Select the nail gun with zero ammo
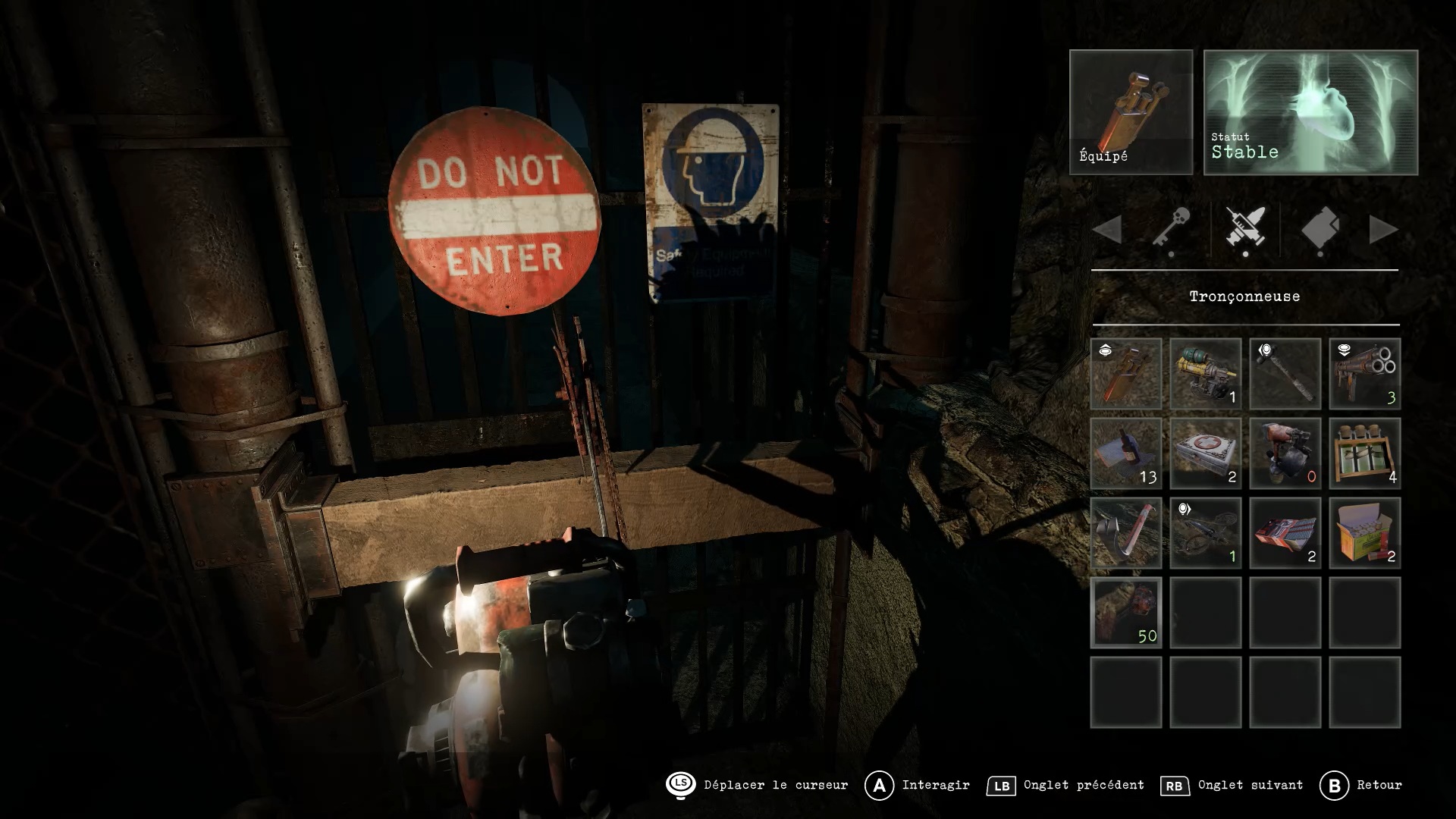The width and height of the screenshot is (1456, 819). (x=1285, y=453)
